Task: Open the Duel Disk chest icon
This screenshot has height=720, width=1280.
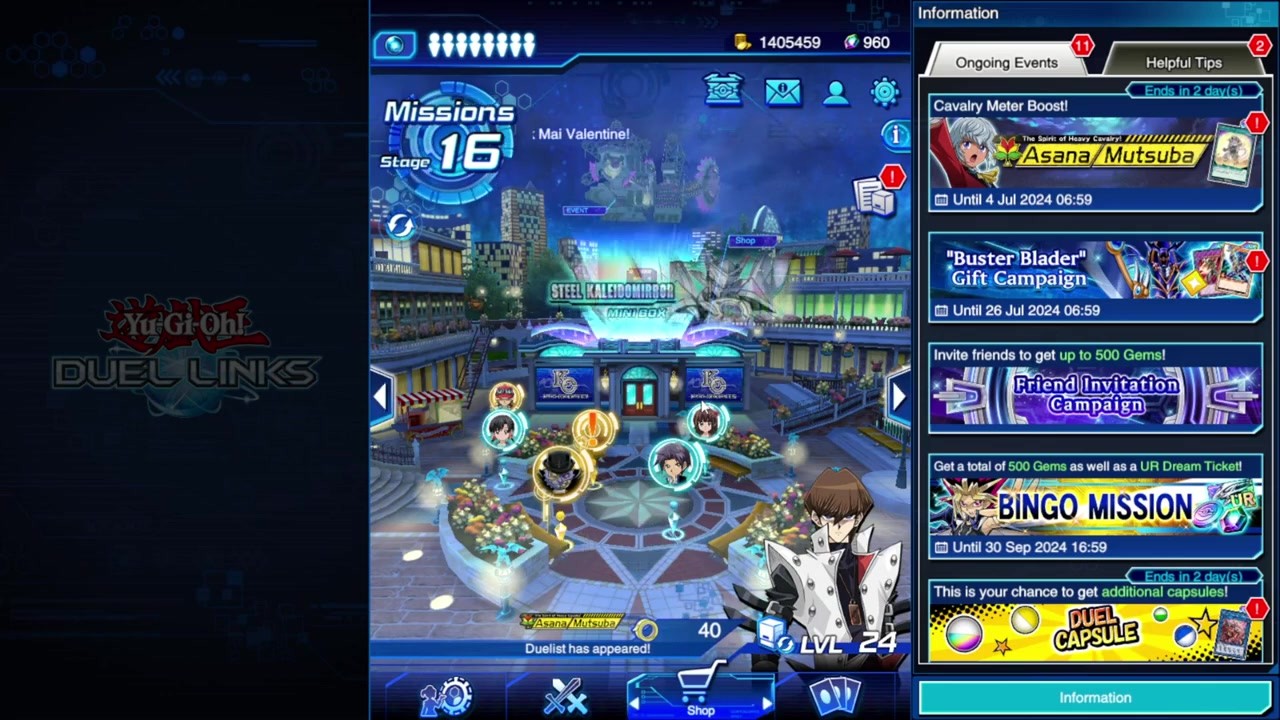Action: [x=723, y=90]
